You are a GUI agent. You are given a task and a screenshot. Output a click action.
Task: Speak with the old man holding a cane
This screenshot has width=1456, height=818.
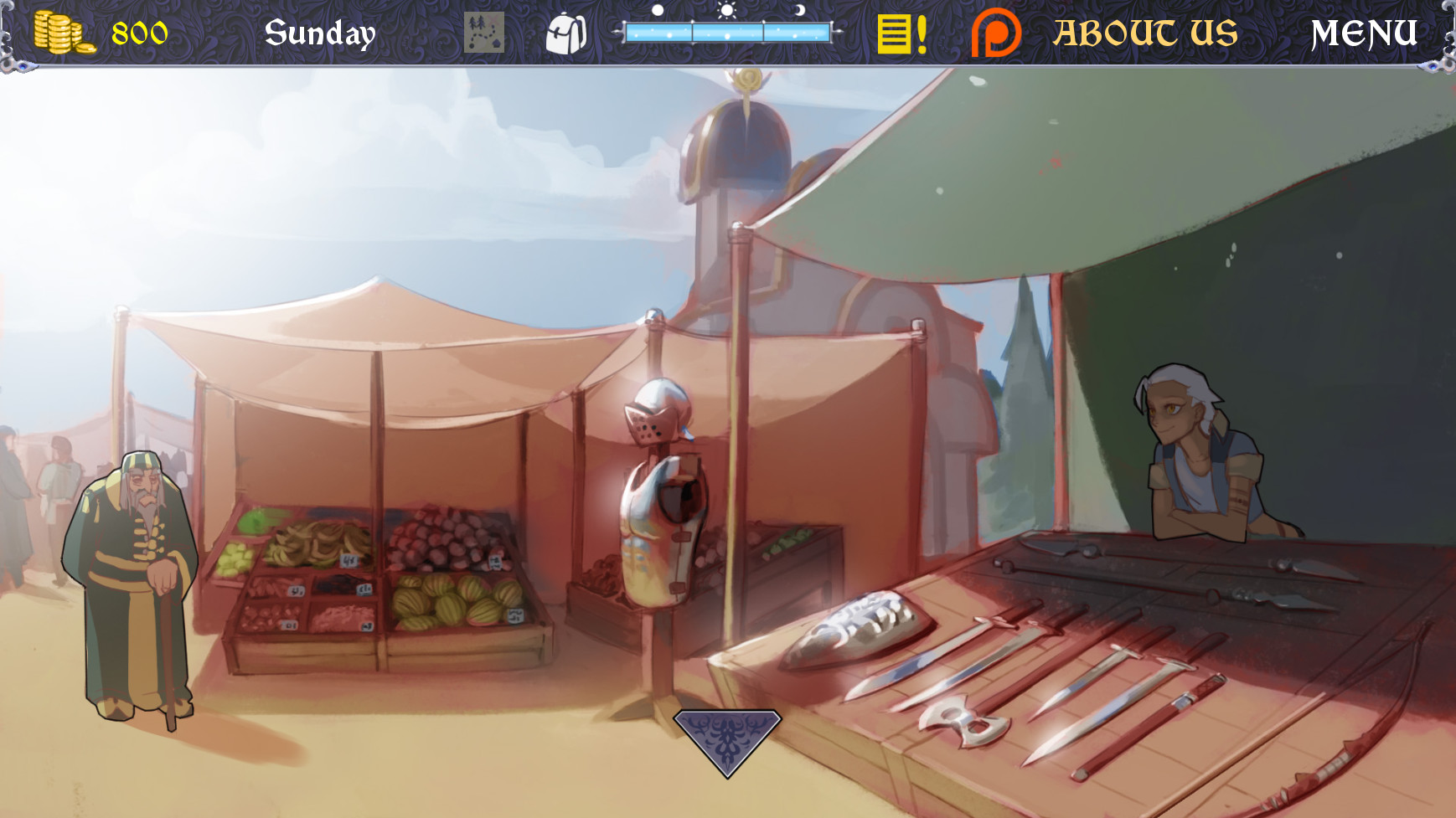point(134,569)
